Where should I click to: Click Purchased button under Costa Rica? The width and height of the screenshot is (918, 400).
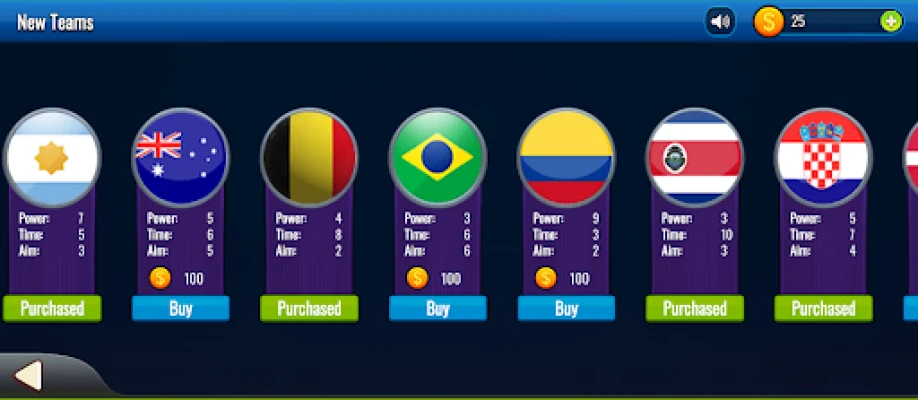pos(695,308)
